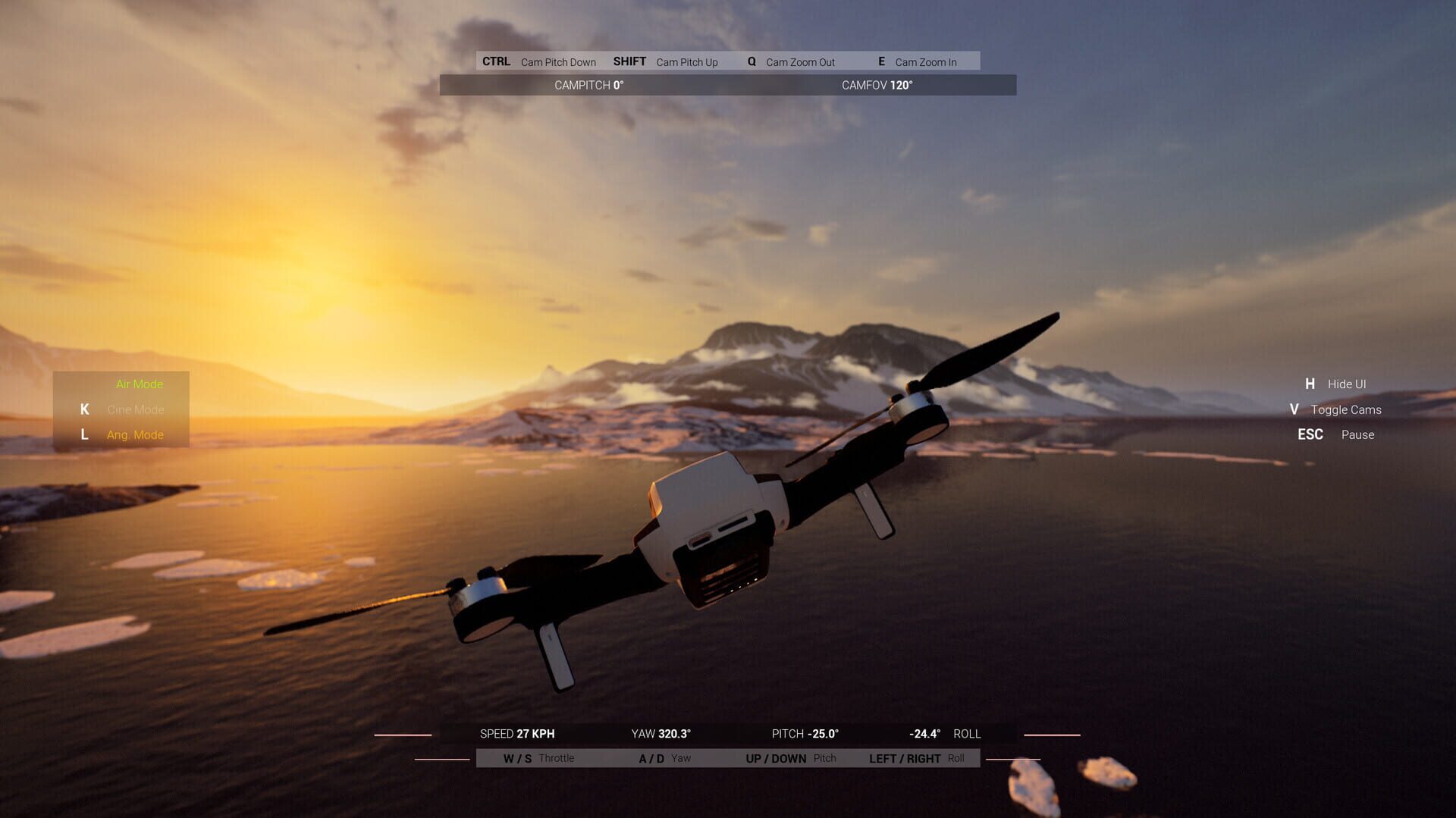Select the Cam Pitch Up control
The height and width of the screenshot is (818, 1456).
tap(667, 61)
